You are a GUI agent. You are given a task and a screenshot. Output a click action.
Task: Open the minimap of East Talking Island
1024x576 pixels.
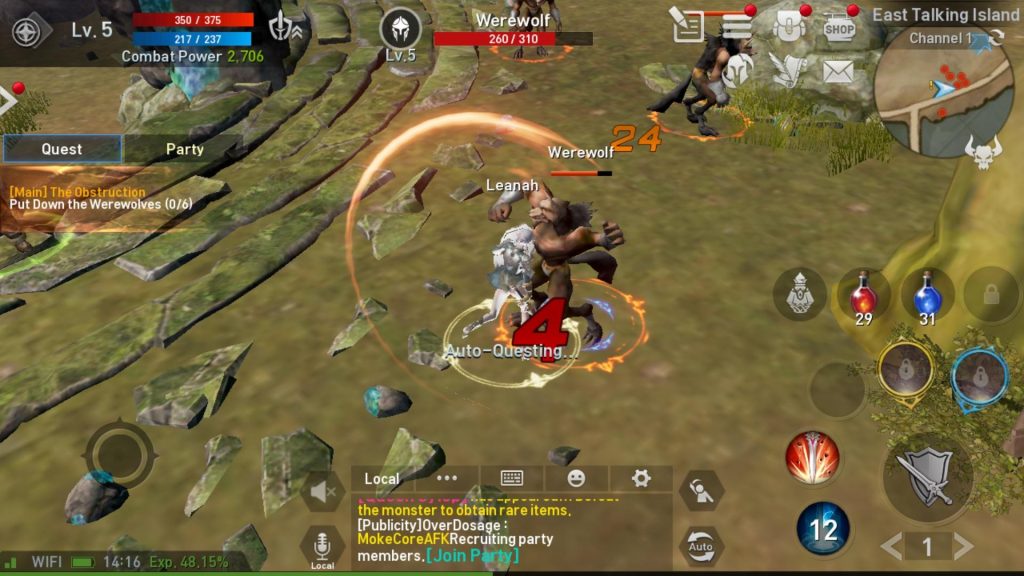941,95
